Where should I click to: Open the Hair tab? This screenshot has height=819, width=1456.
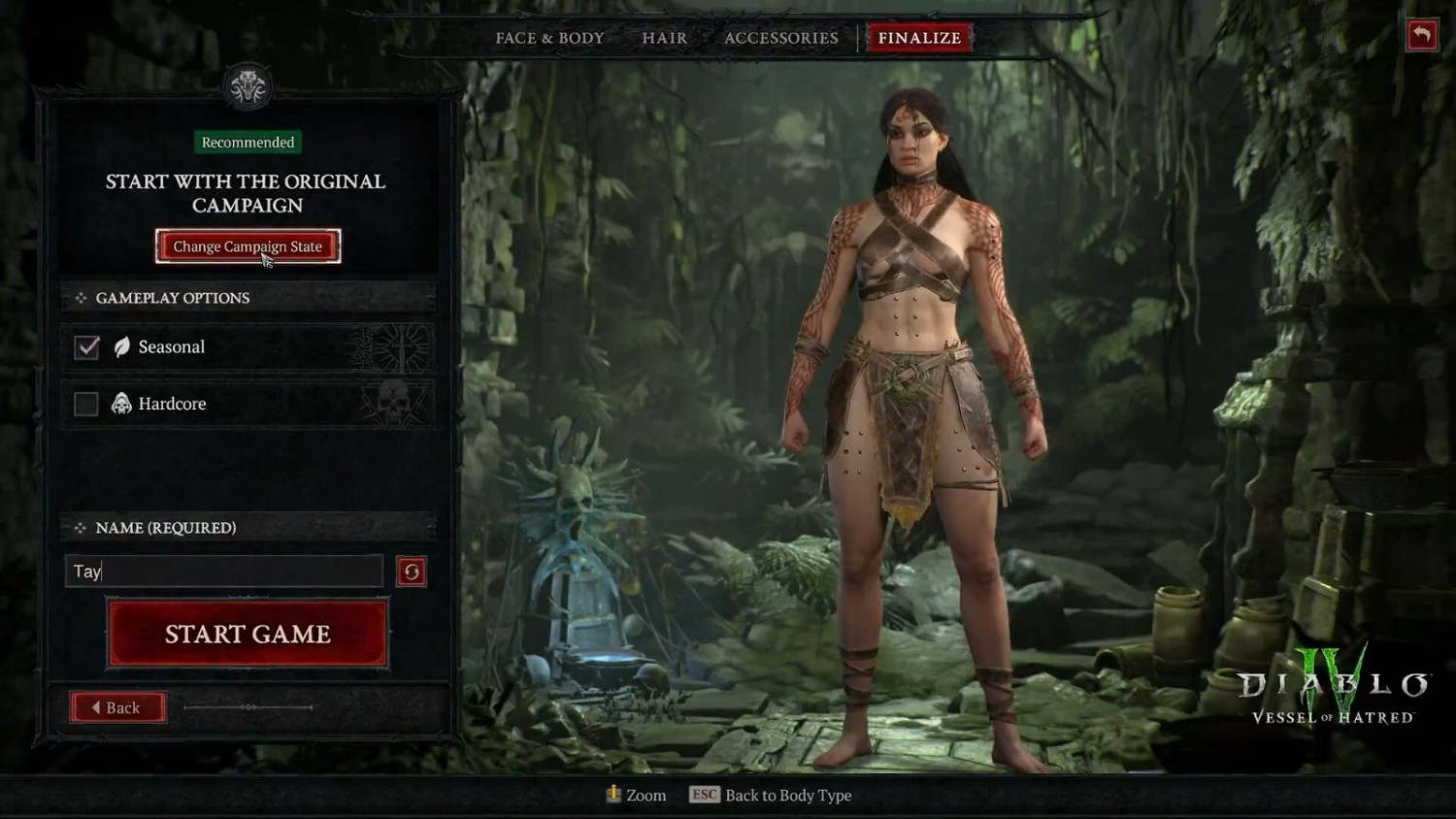[664, 38]
